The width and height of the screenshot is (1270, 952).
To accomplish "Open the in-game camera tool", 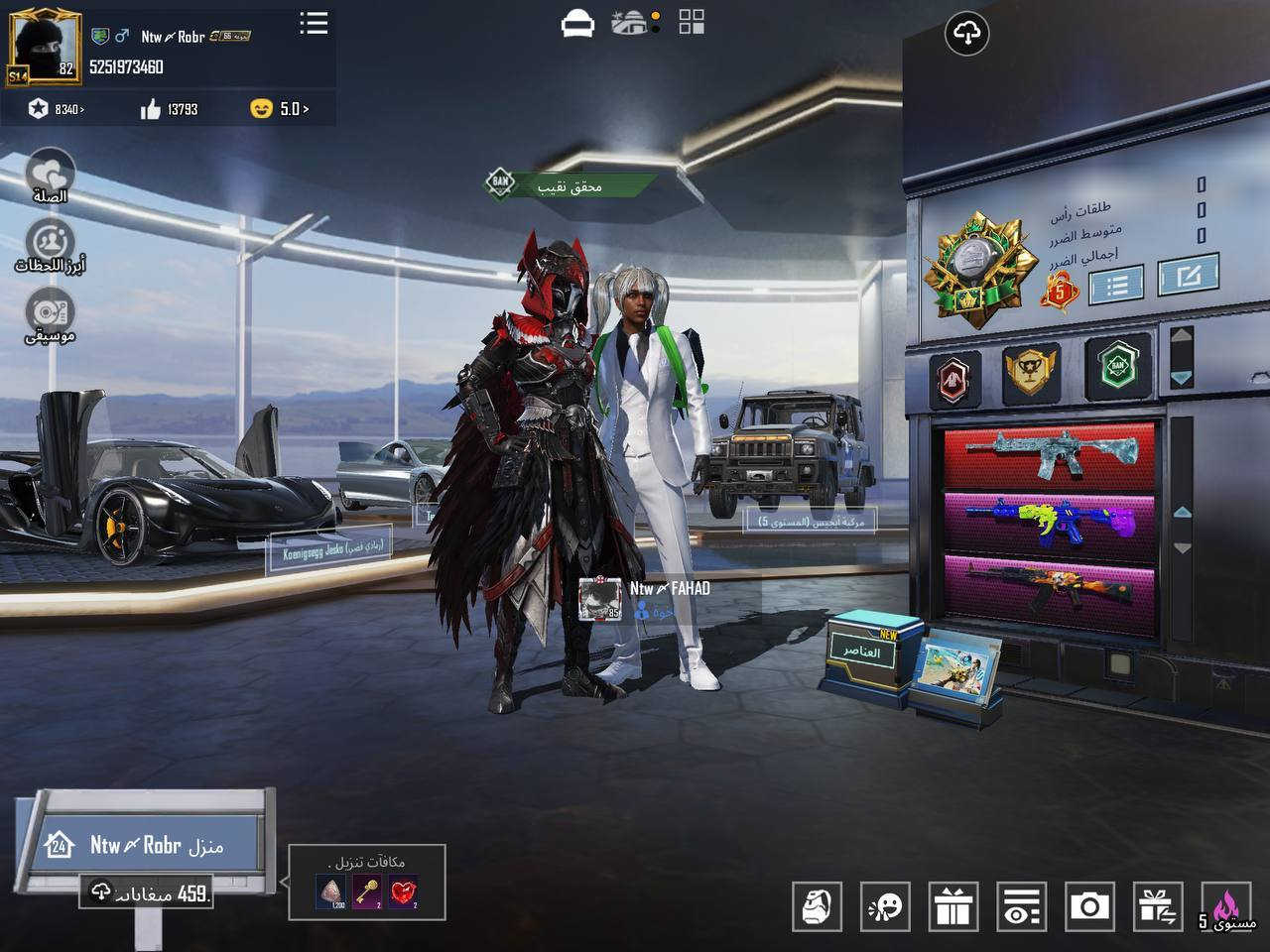I will tap(1089, 904).
